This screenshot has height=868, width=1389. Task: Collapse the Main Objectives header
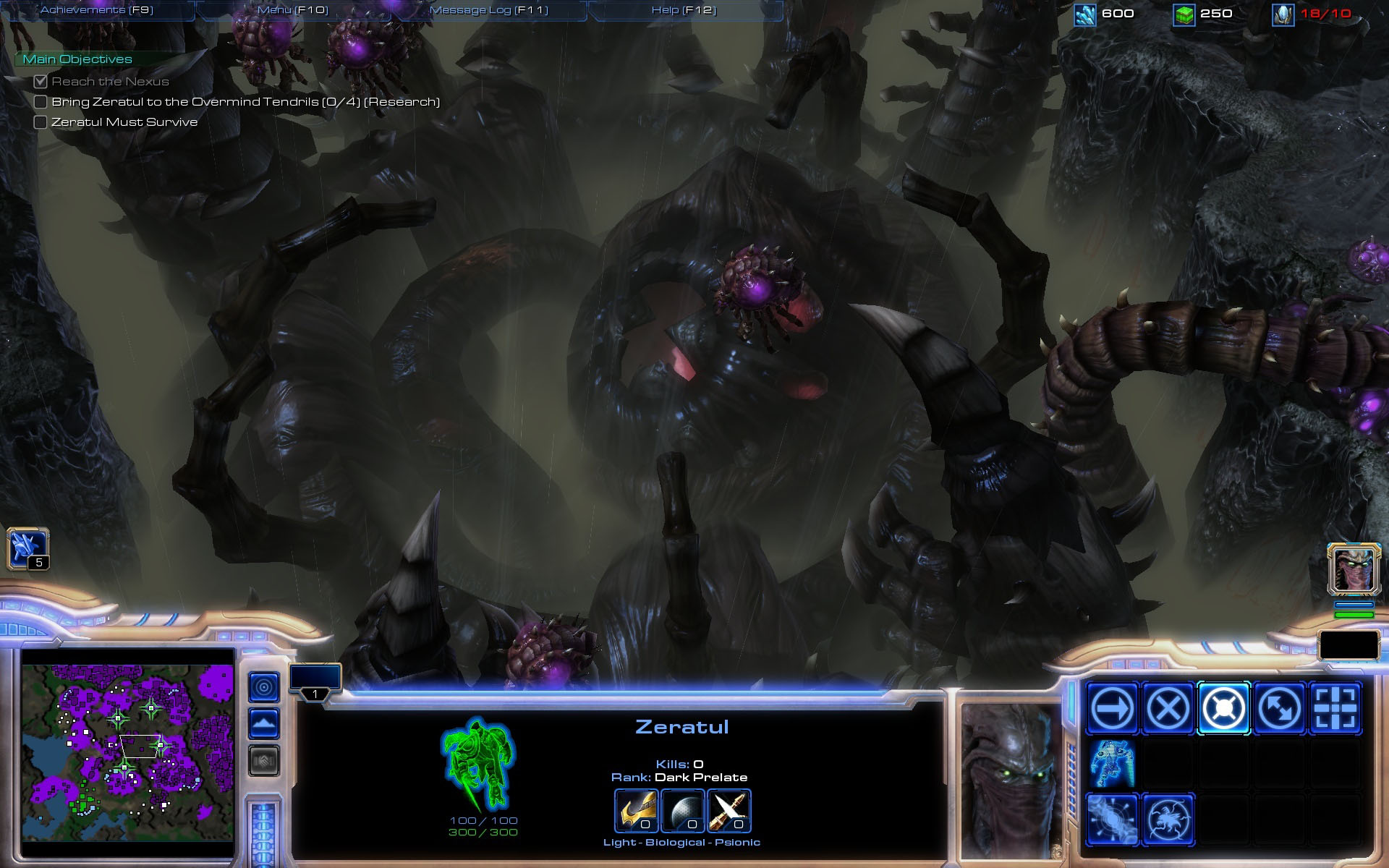(x=77, y=59)
